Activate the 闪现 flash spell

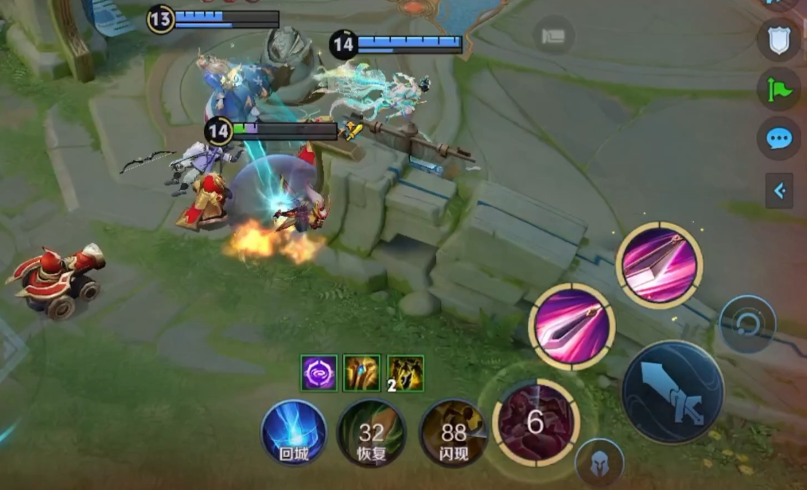(453, 432)
